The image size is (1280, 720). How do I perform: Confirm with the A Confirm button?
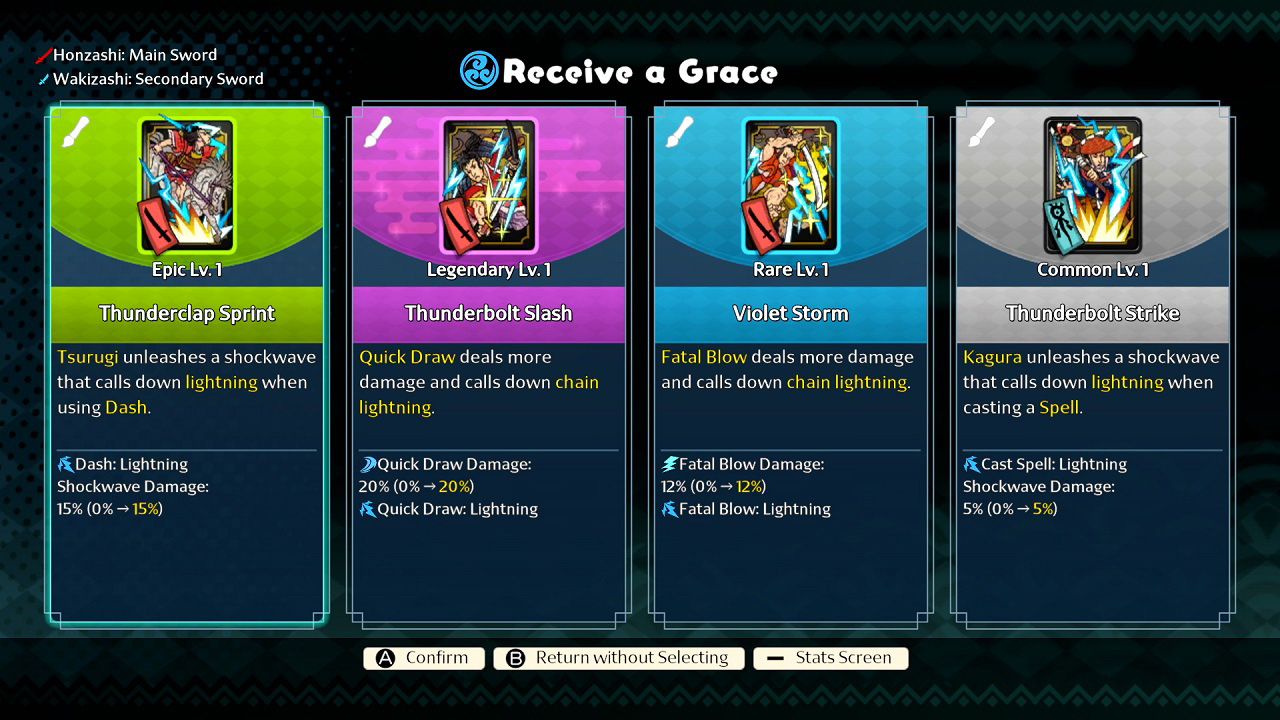423,658
